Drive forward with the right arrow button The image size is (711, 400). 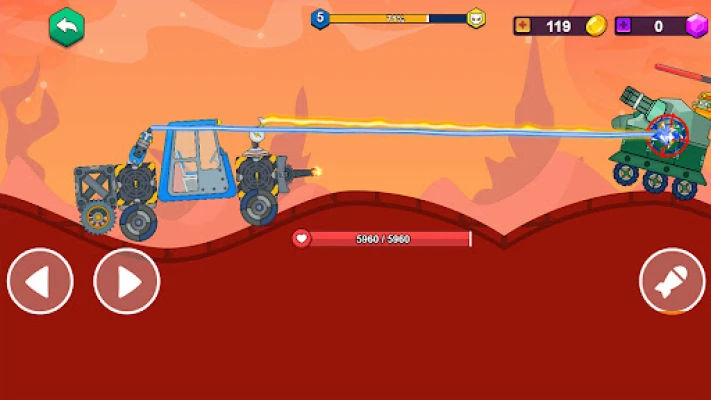(127, 281)
